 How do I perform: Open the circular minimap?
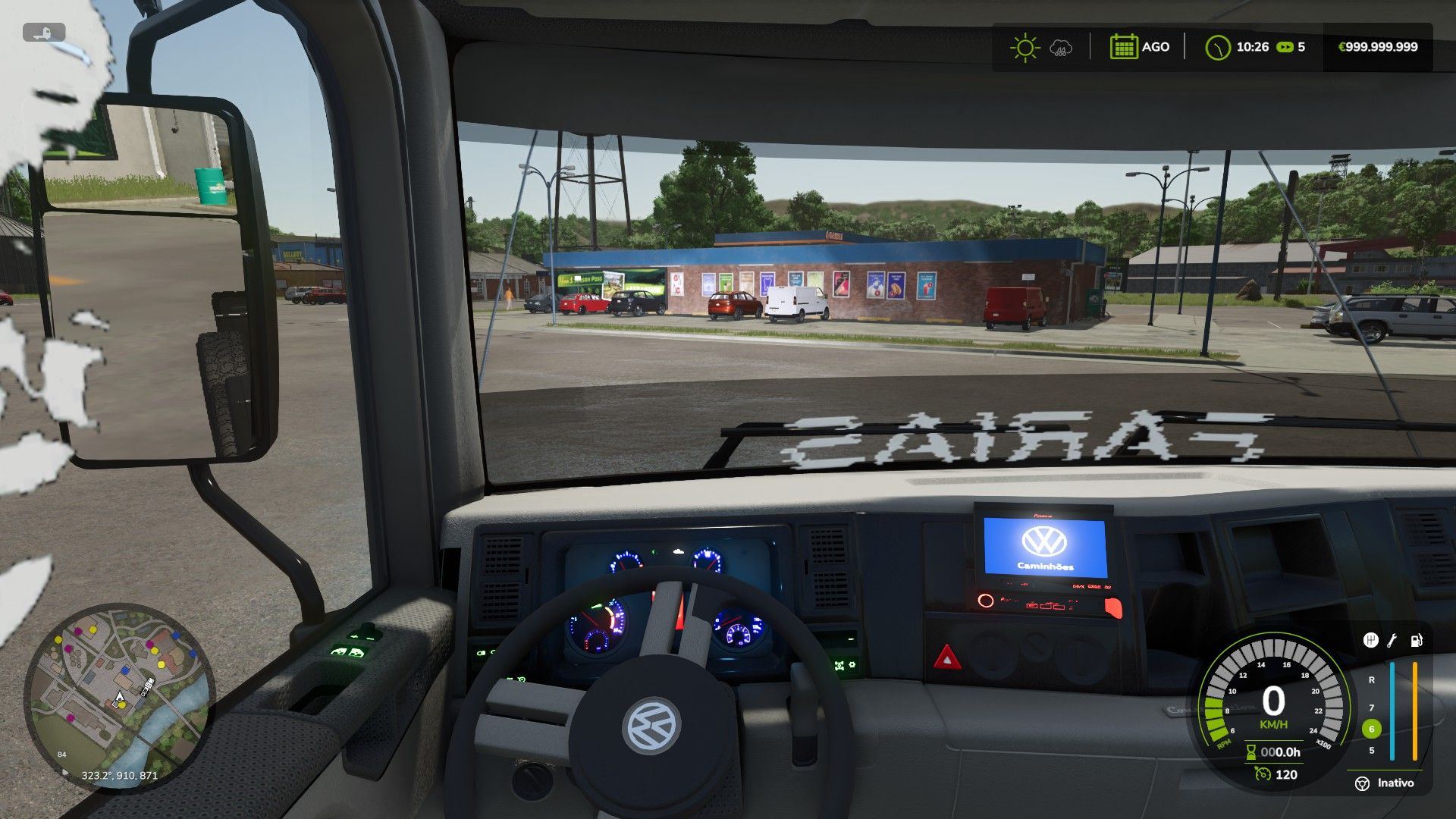[119, 697]
